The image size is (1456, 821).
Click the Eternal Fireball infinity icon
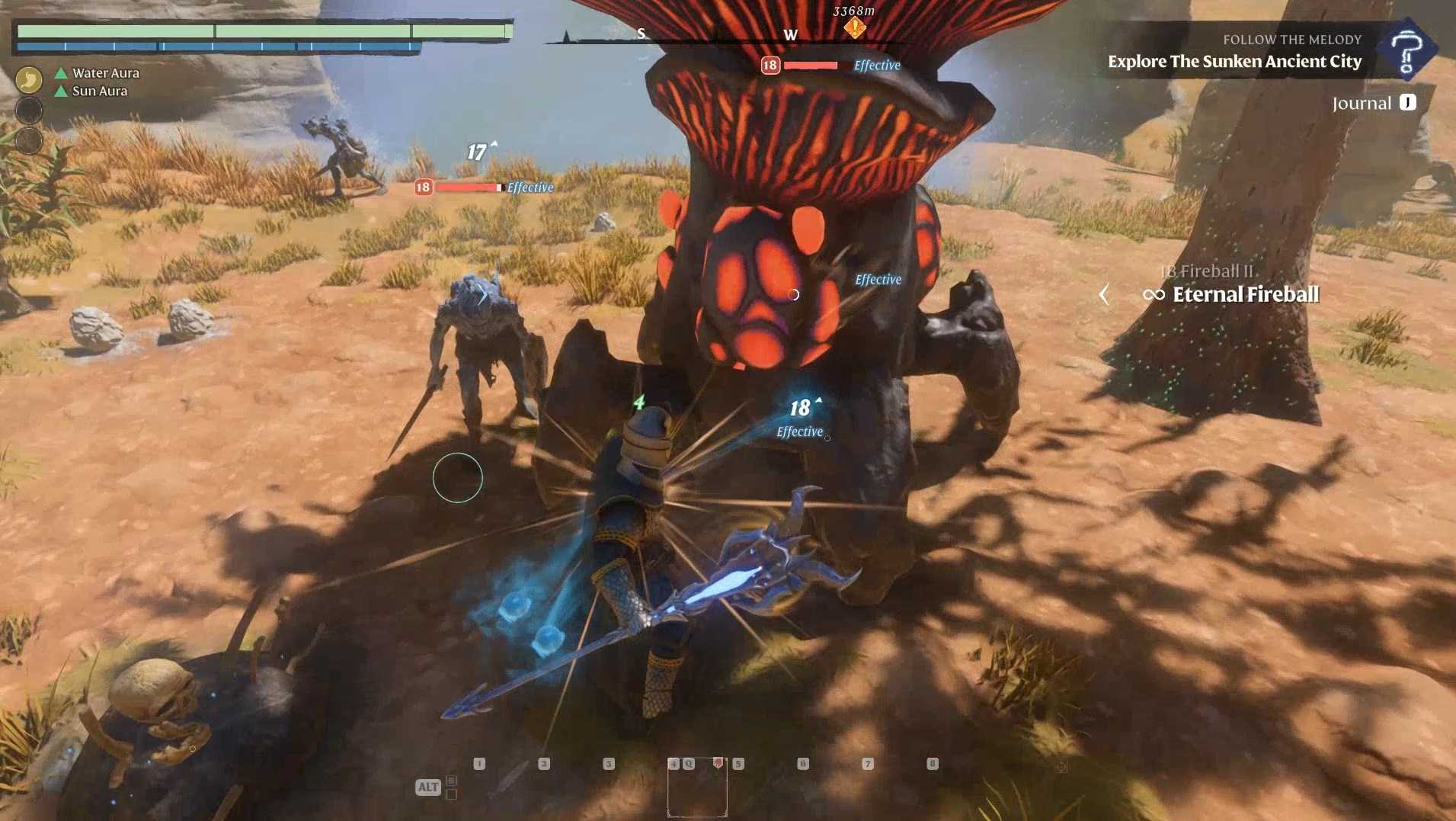point(1154,295)
